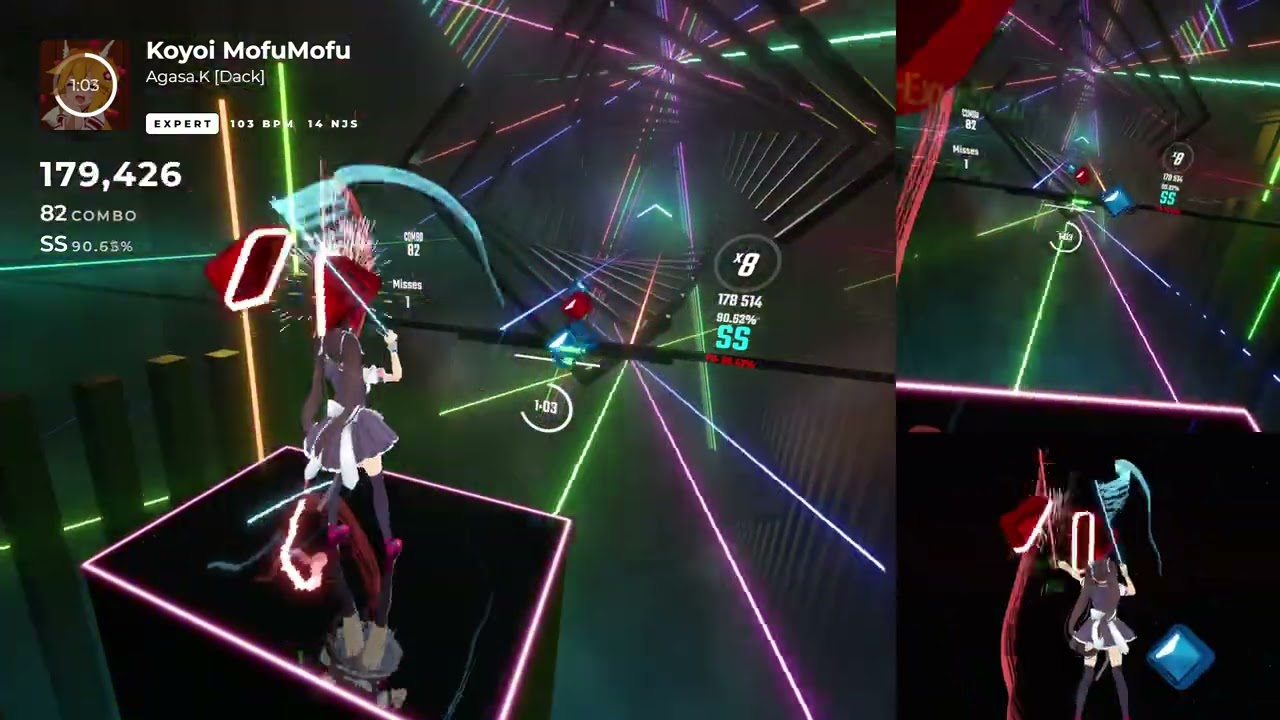Screen dimensions: 1280x720
Task: Click the in-world song timer ring
Action: coord(547,408)
